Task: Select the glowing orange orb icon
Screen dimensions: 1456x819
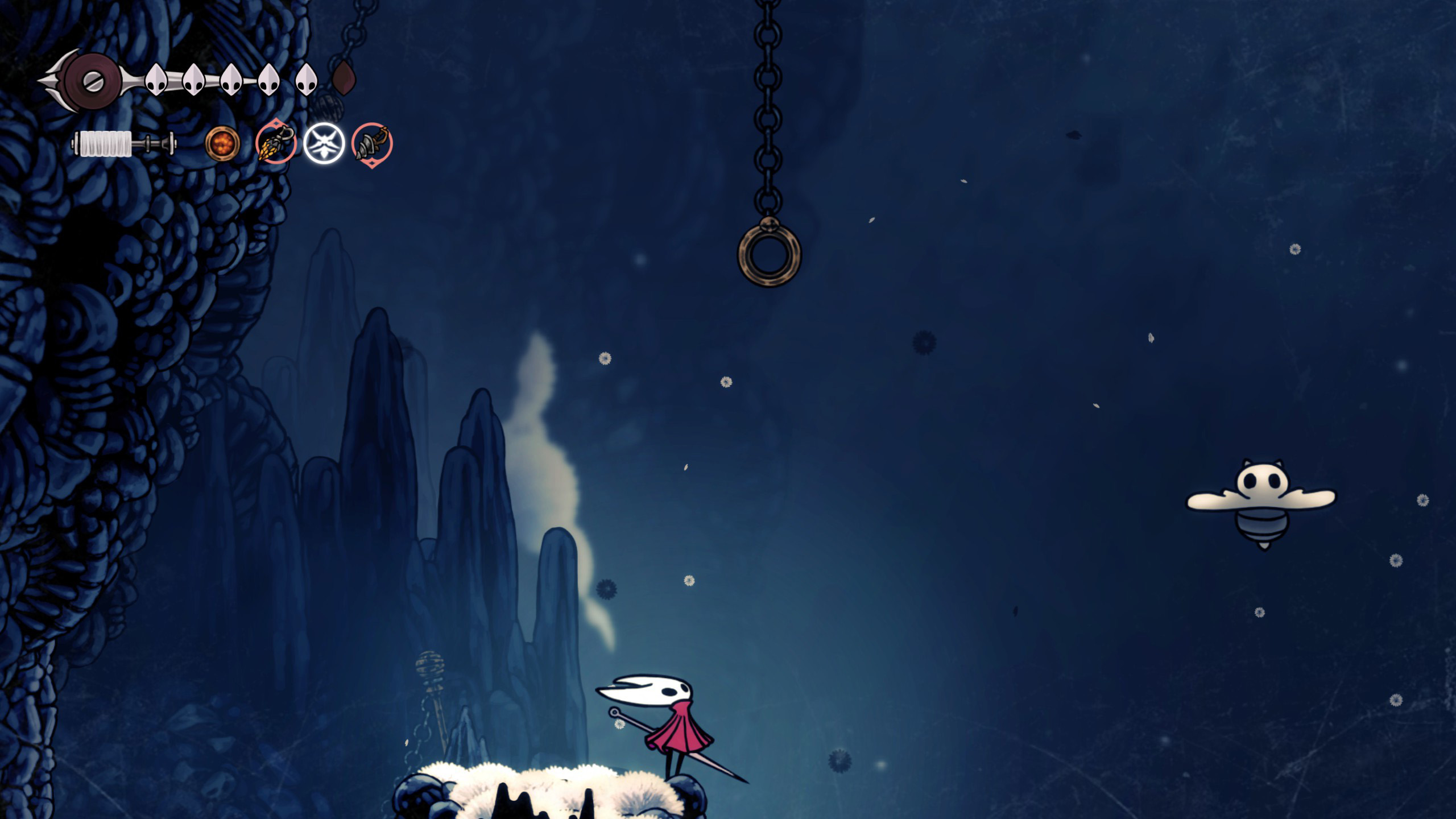Action: pos(222,143)
